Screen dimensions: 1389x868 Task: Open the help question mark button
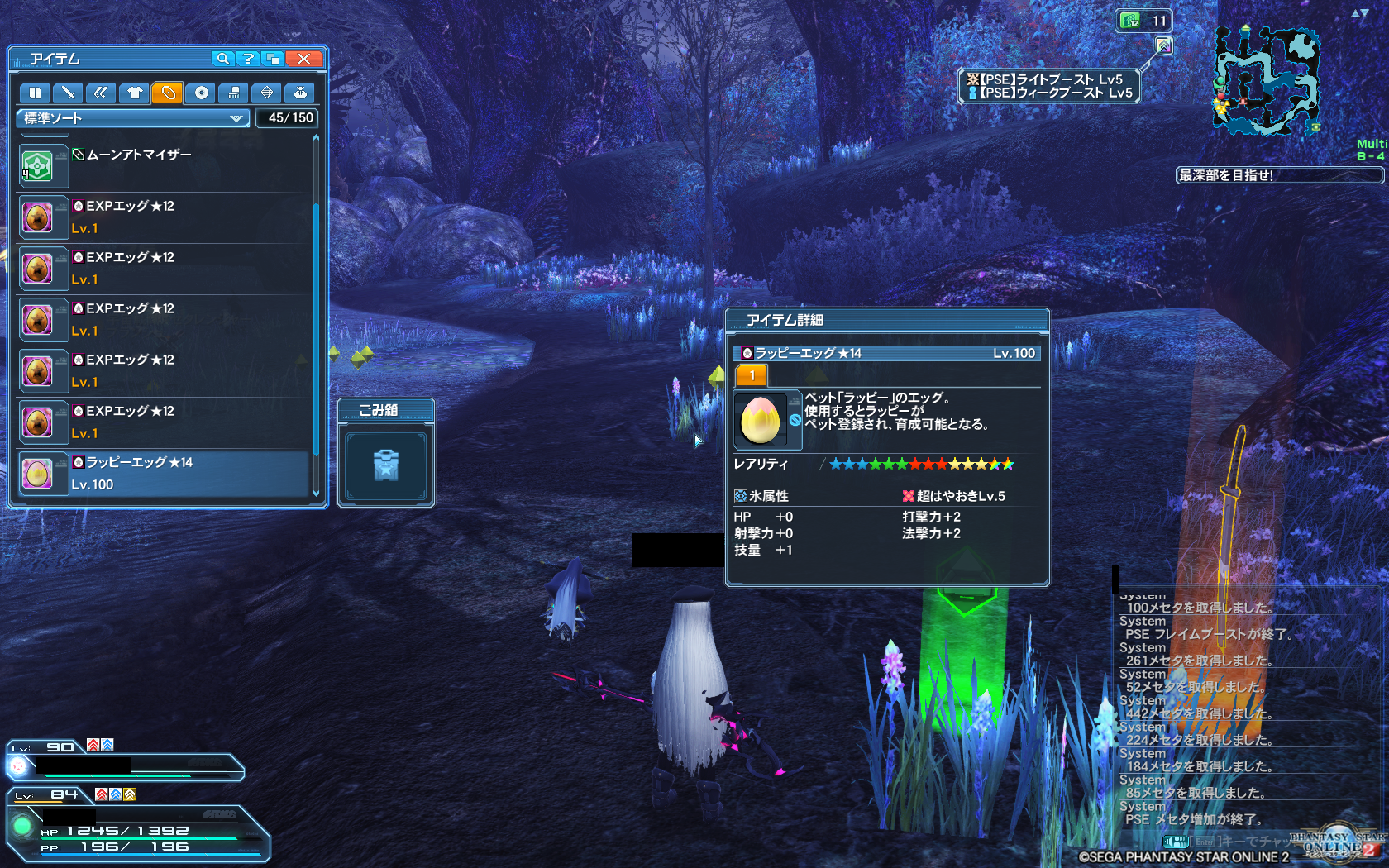pos(247,59)
